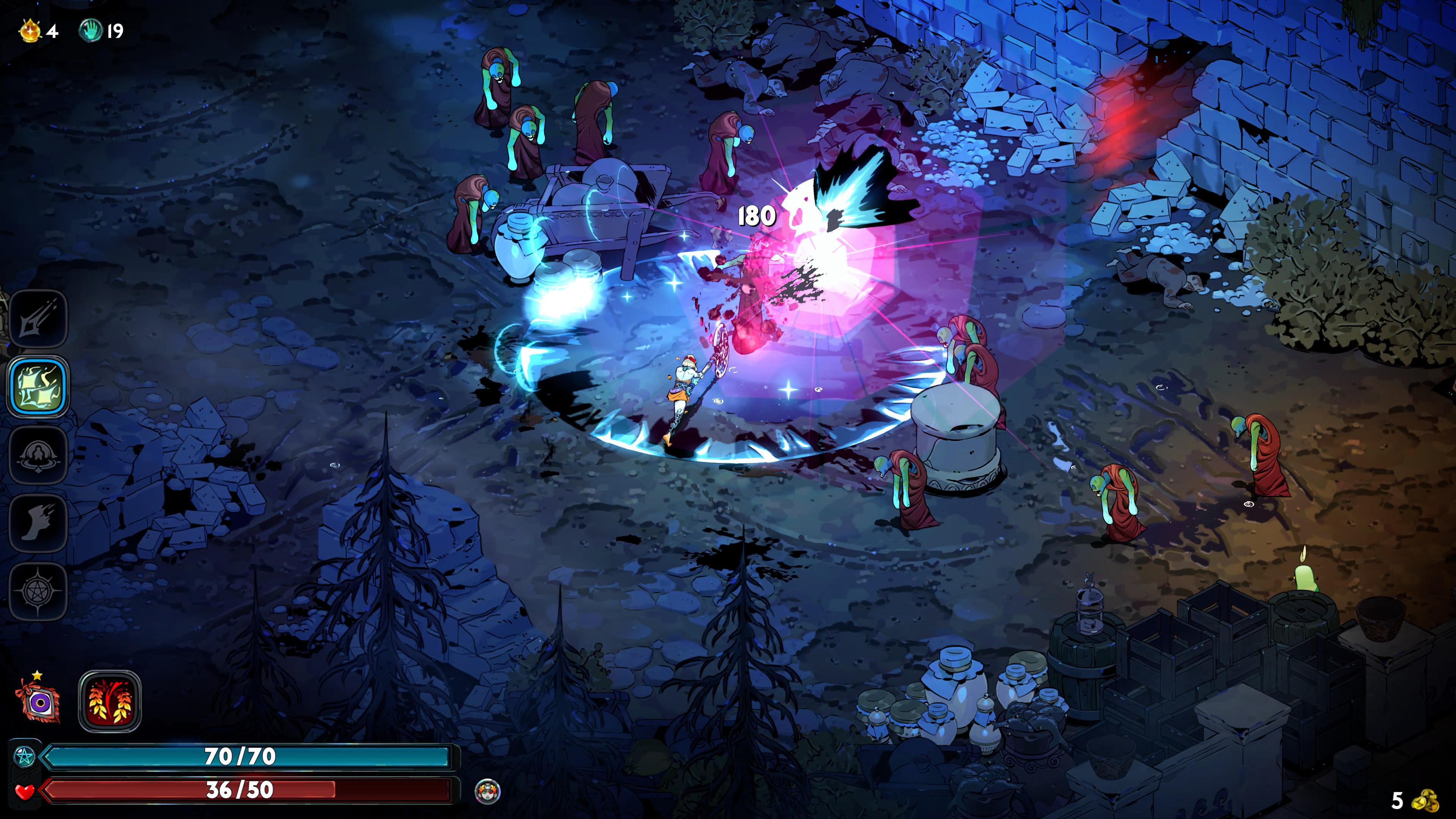Select the sprint slot with winged foot

pos(38,523)
